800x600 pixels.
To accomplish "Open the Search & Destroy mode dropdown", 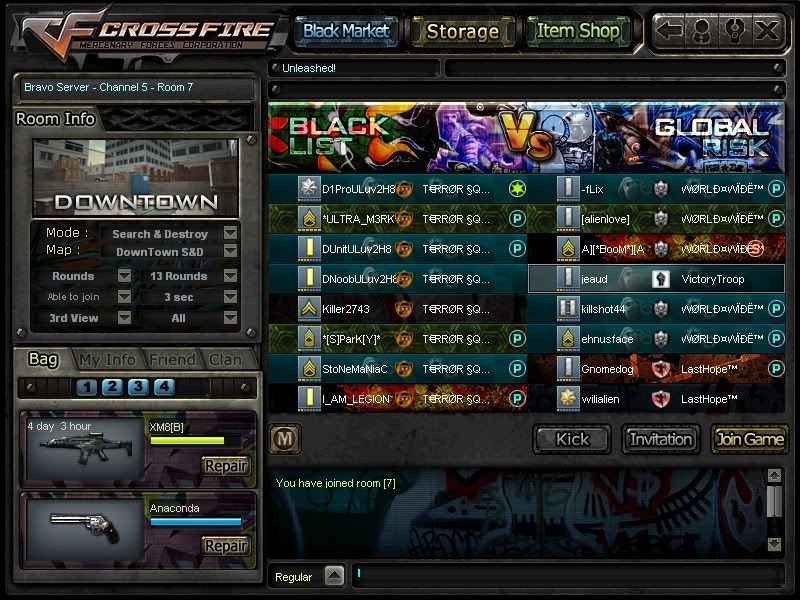I will pos(230,234).
